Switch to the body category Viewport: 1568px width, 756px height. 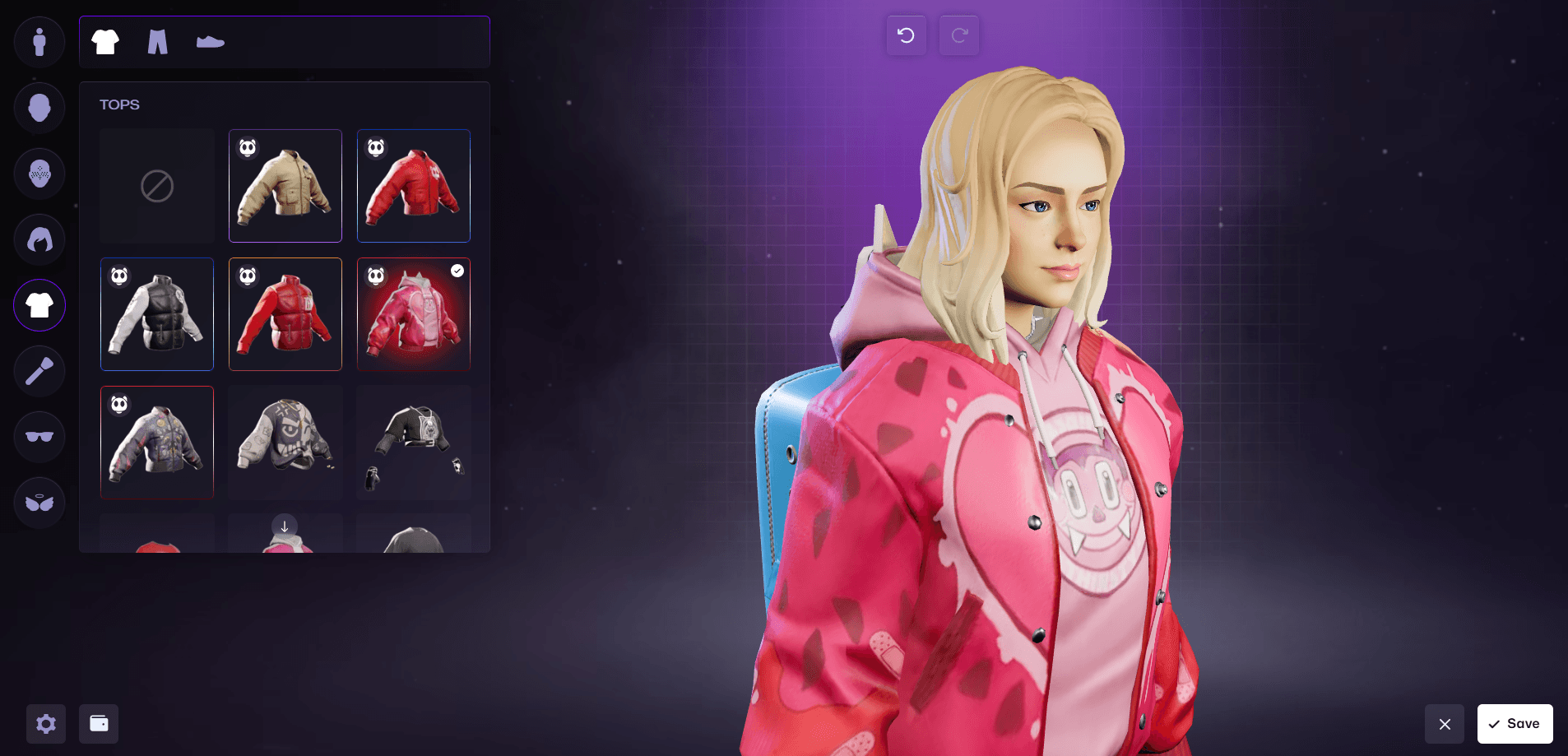pos(39,42)
